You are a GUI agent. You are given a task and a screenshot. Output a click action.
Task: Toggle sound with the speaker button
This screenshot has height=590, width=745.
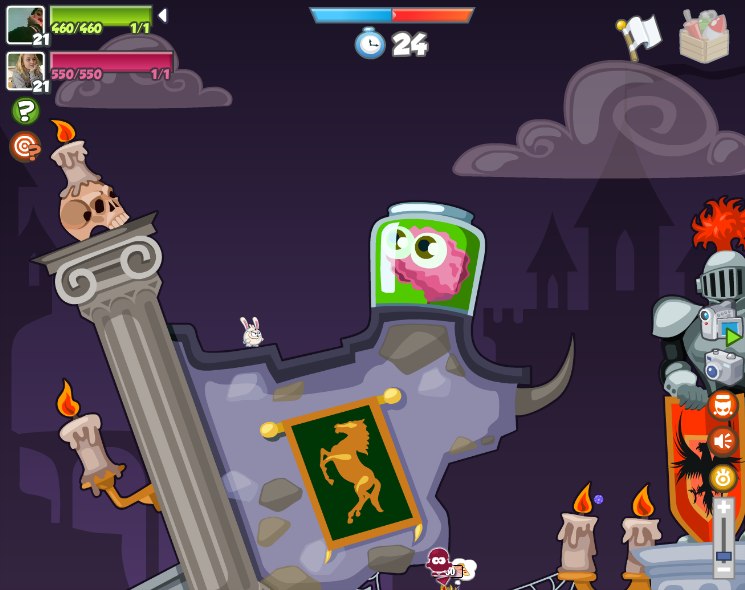(722, 441)
